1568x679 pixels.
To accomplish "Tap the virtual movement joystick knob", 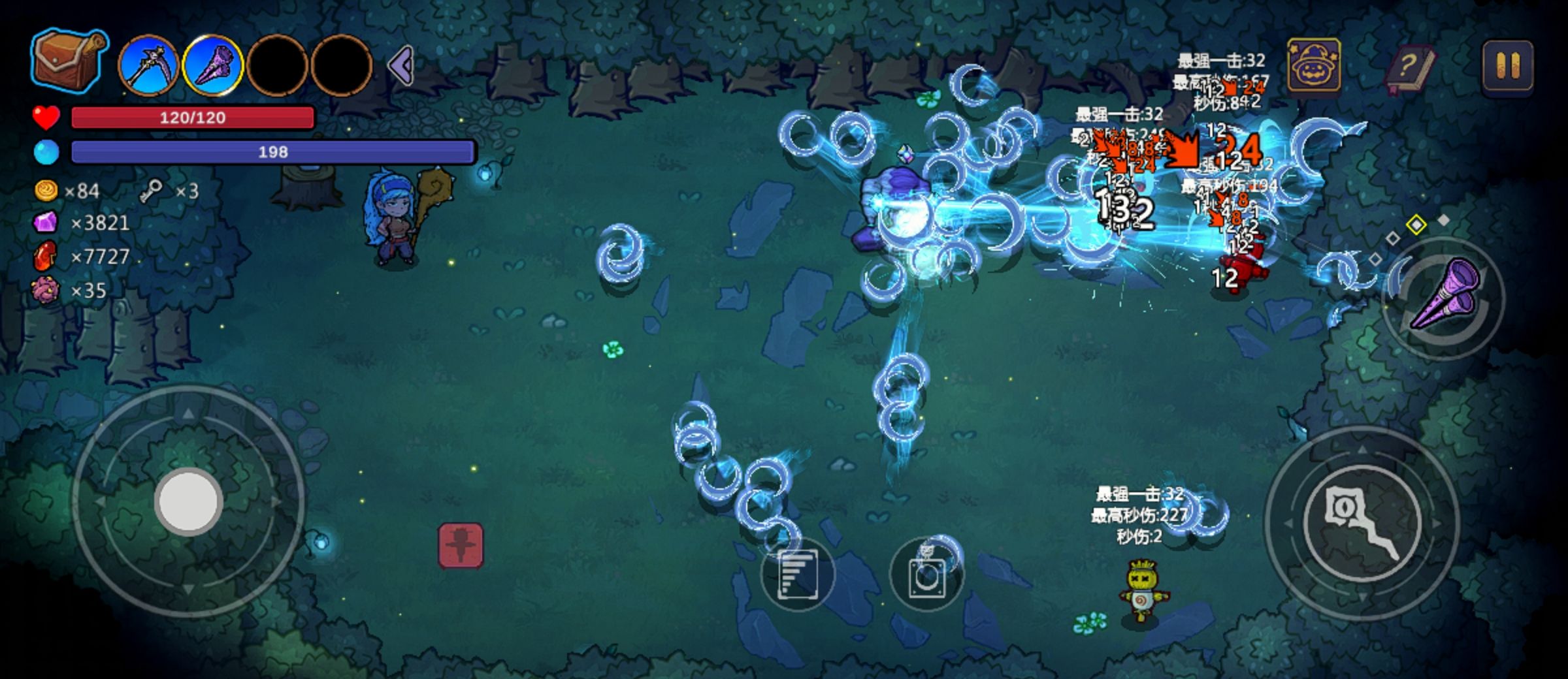I will coord(189,501).
